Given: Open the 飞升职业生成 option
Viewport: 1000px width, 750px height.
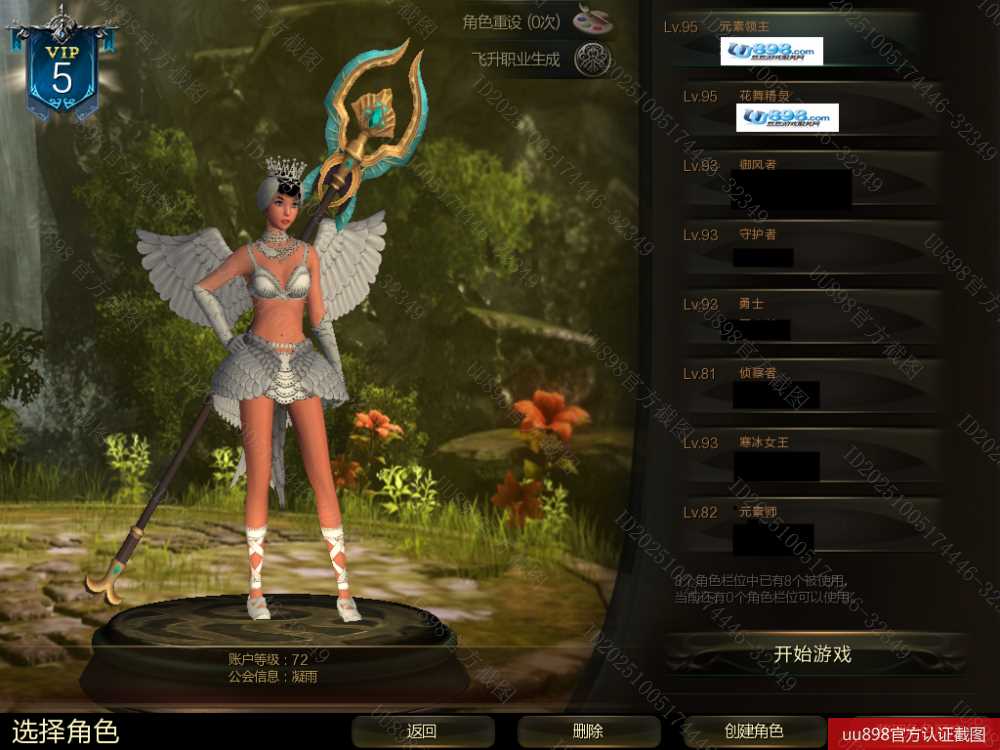Looking at the screenshot, I should pos(592,59).
